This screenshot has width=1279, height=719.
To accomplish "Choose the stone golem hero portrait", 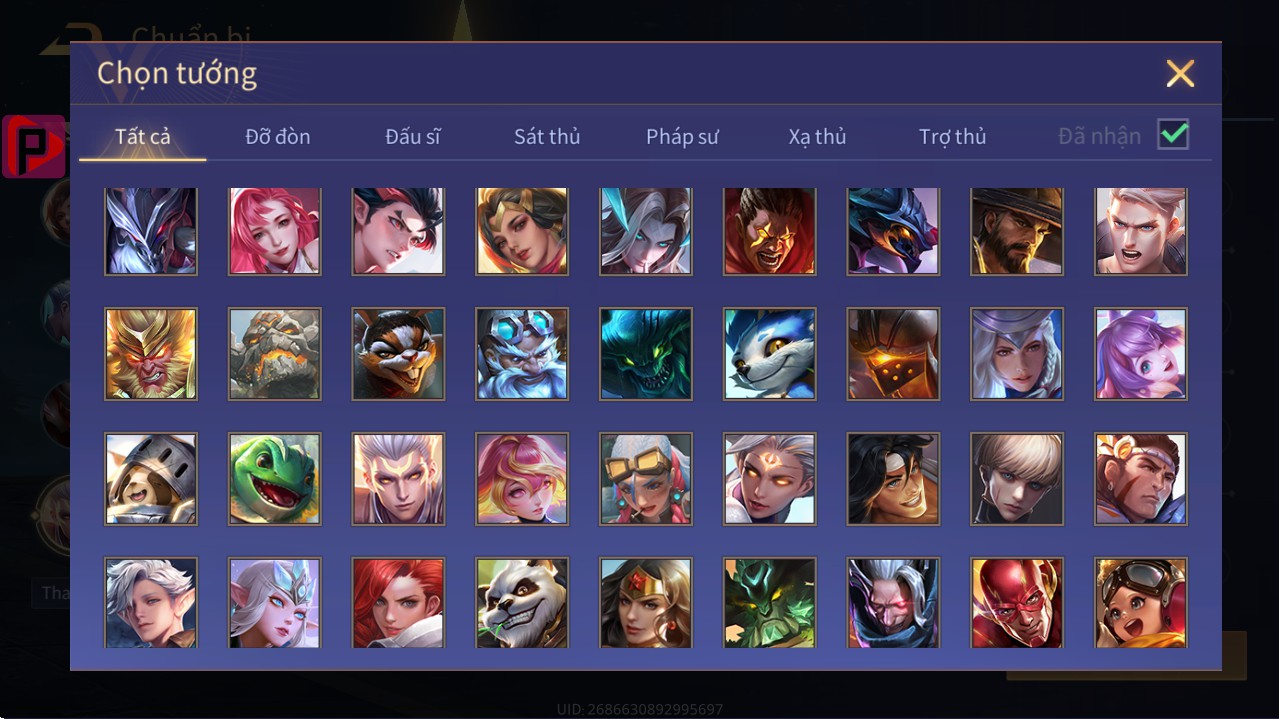I will coord(275,354).
